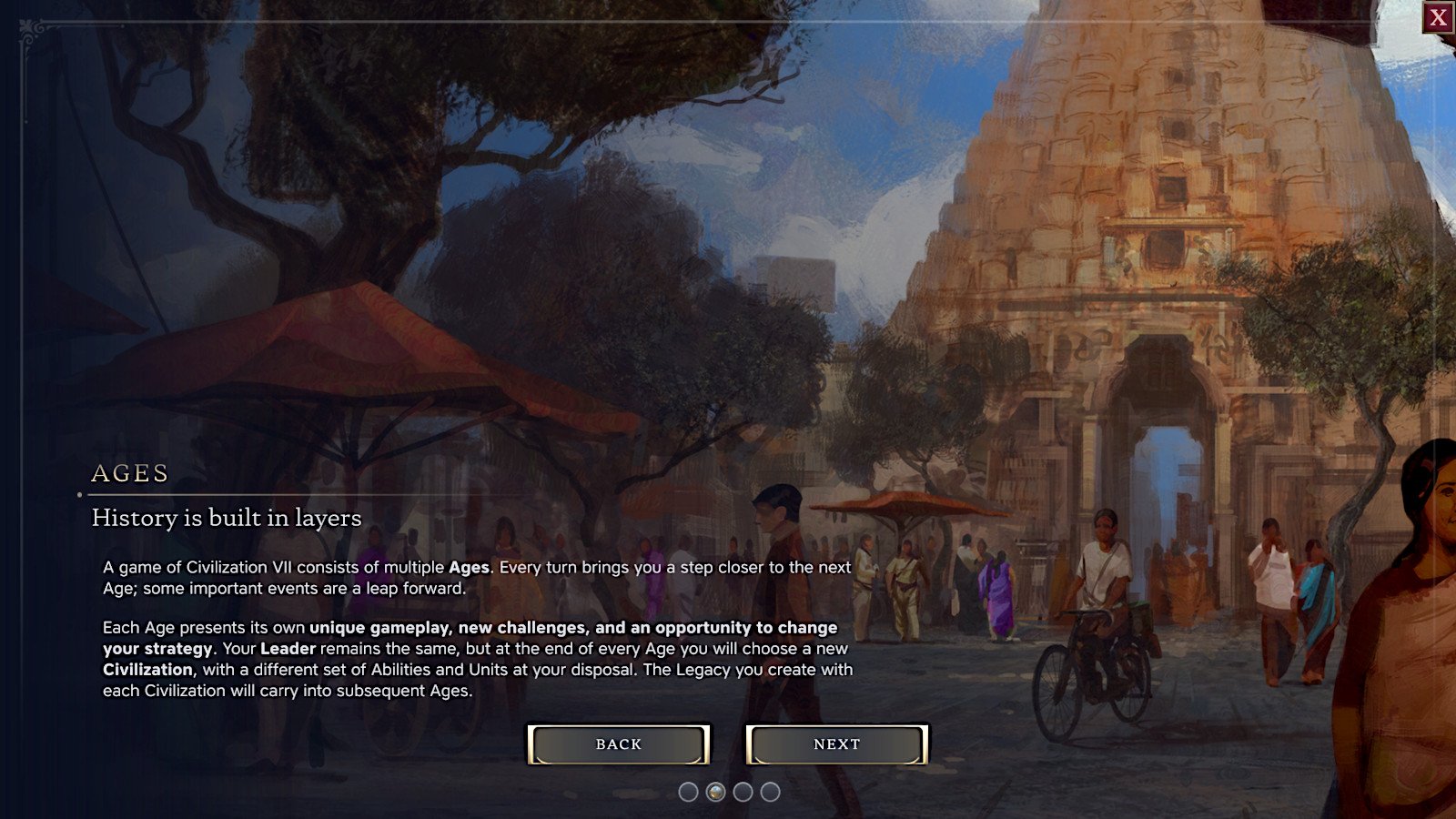Close the Ages intro with X
1456x819 pixels.
(x=1438, y=17)
